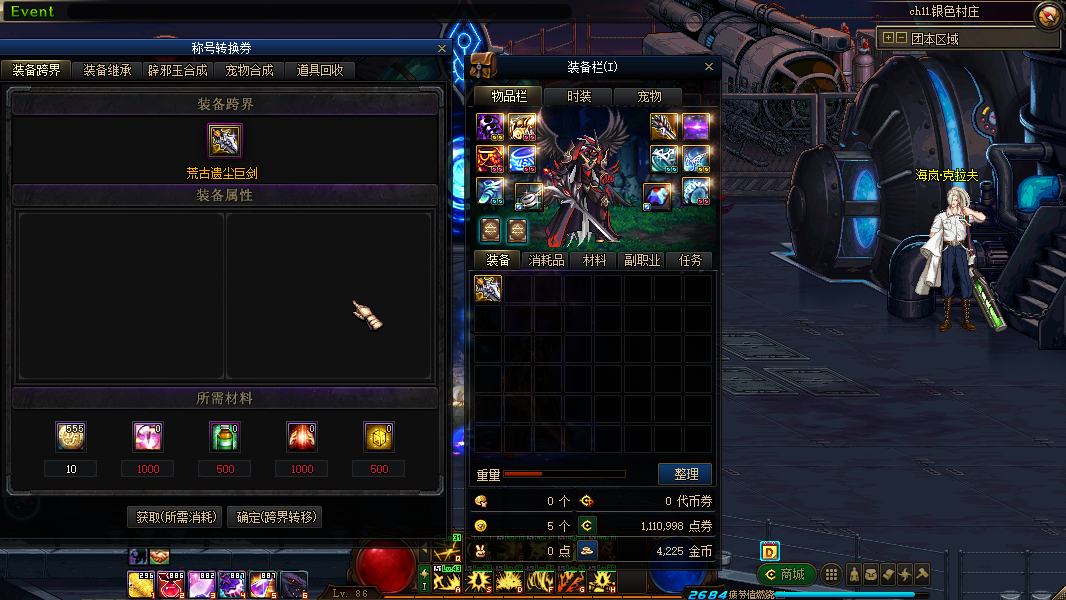1066x600 pixels.
Task: Switch to the 装备继承 tab
Action: [107, 71]
